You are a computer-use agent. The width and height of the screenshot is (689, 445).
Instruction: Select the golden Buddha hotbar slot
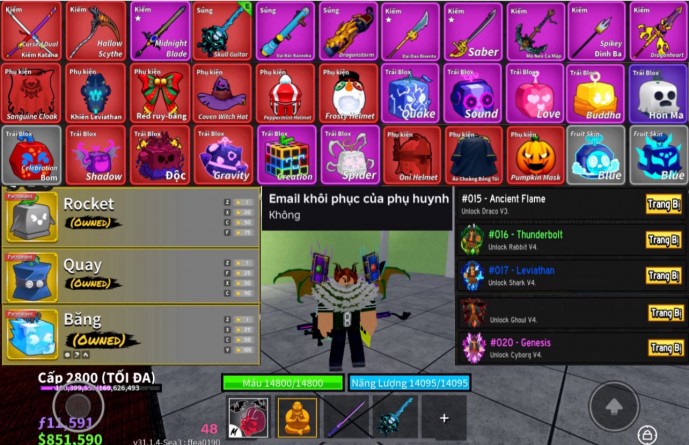click(297, 416)
